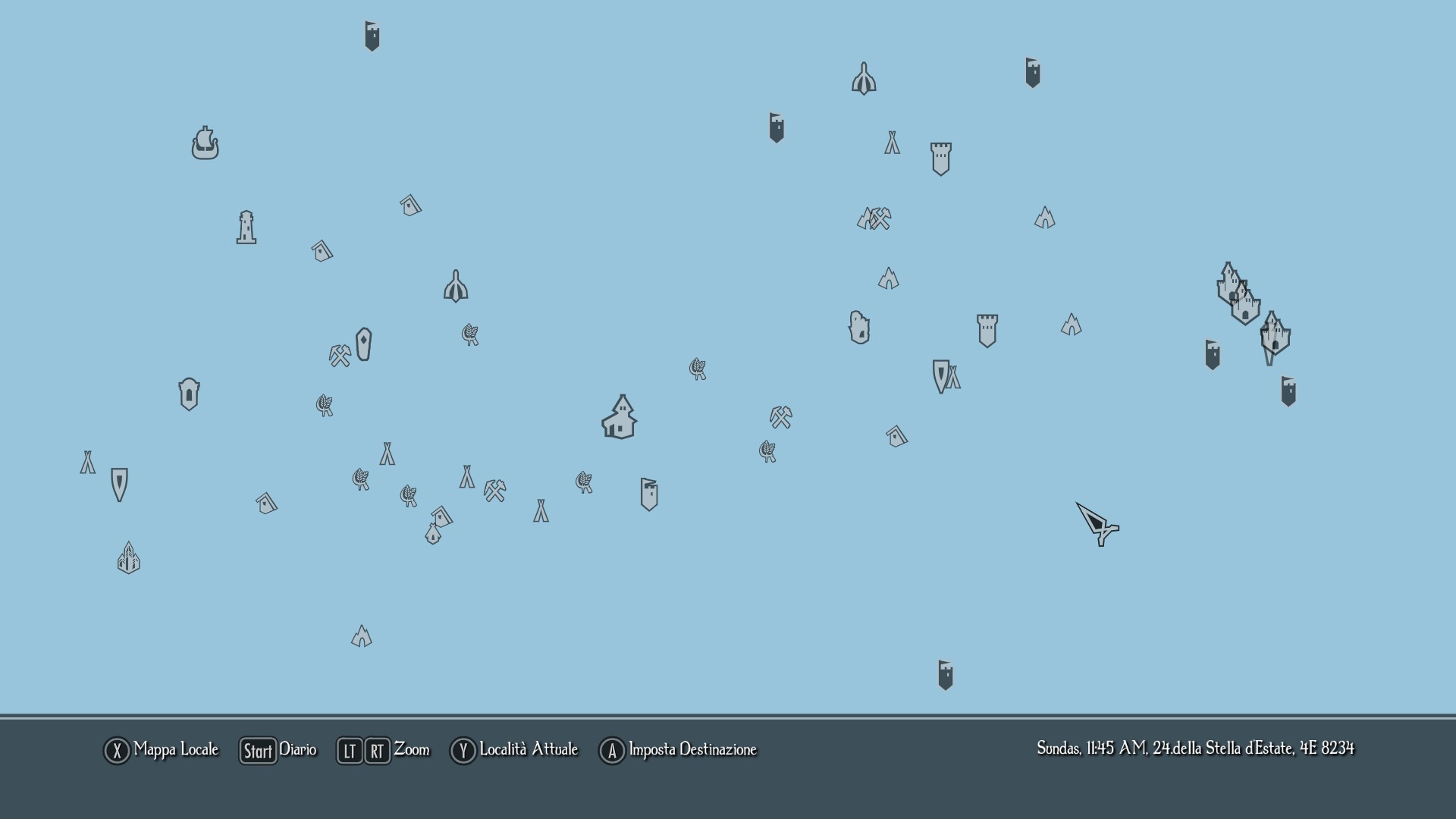Select the player arrow cursor on the map

[x=1098, y=525]
